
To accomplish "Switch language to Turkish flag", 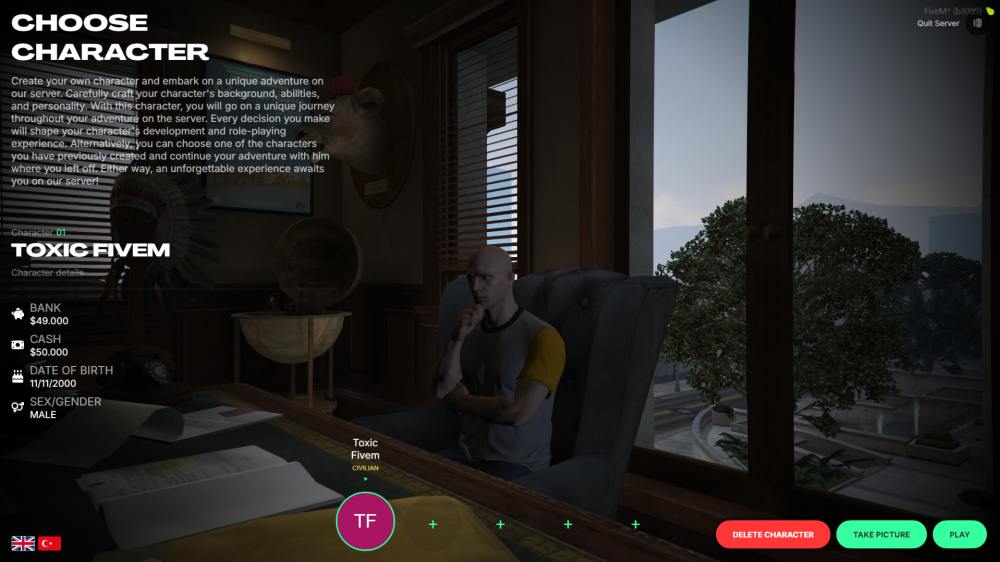I will pos(50,543).
